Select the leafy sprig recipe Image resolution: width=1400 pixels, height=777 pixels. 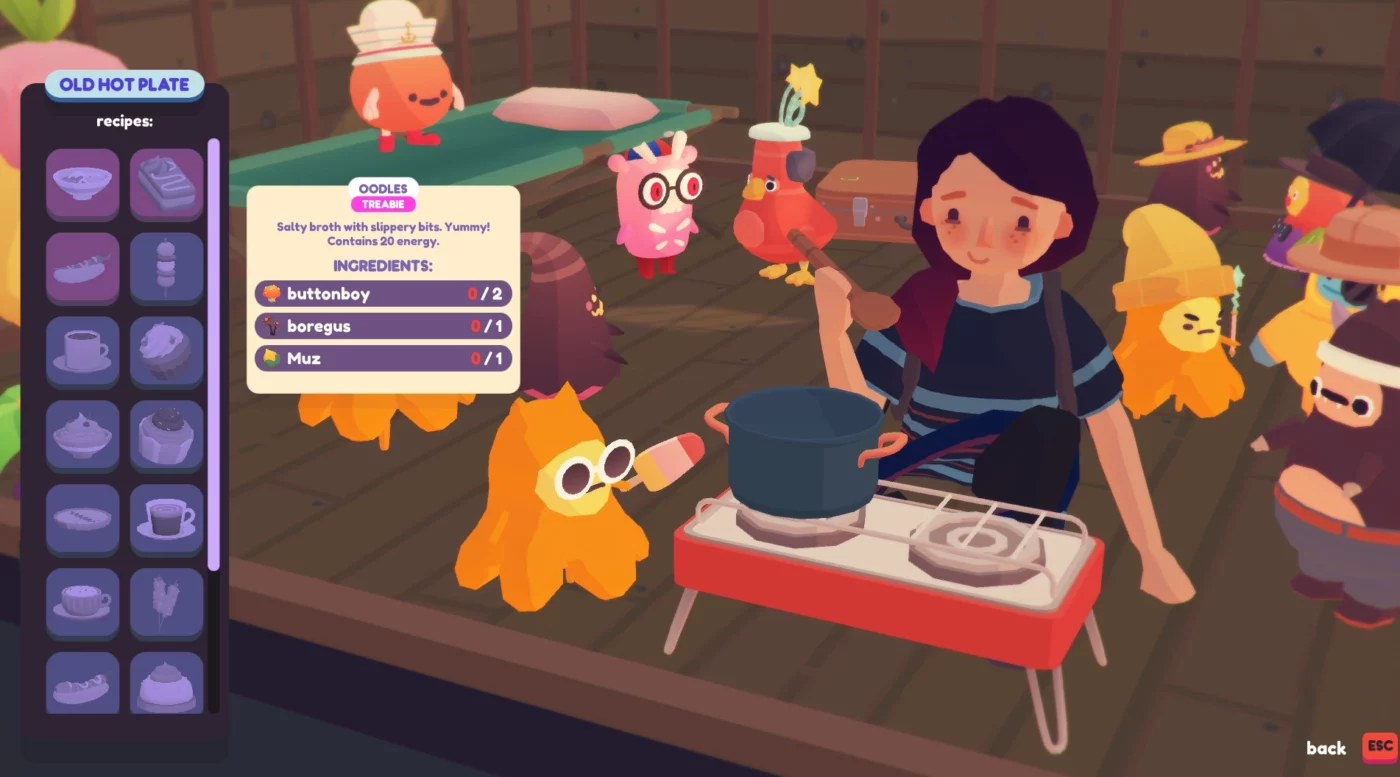pos(166,603)
